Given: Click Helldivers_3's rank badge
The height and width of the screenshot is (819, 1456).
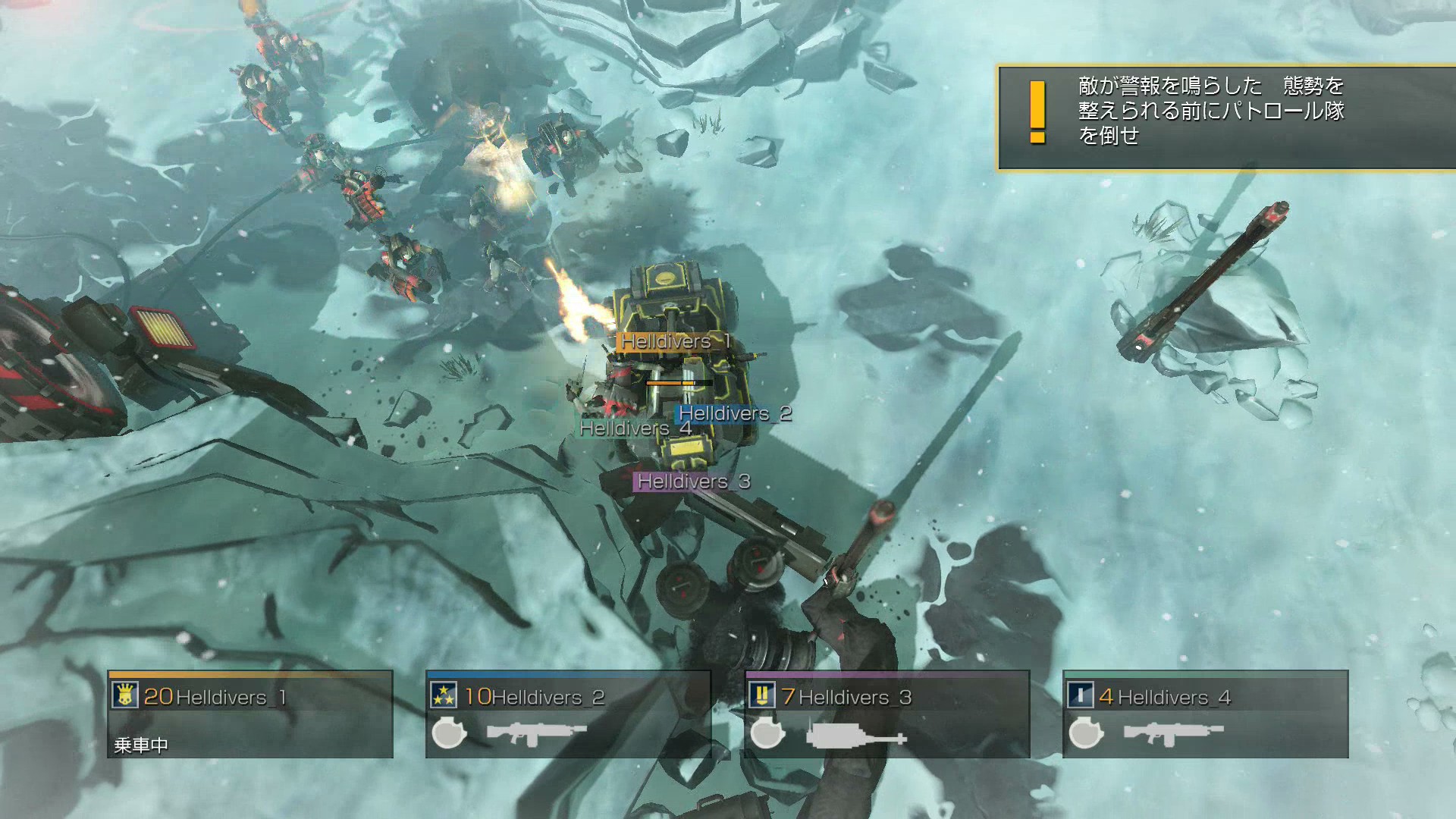Looking at the screenshot, I should pos(762,695).
